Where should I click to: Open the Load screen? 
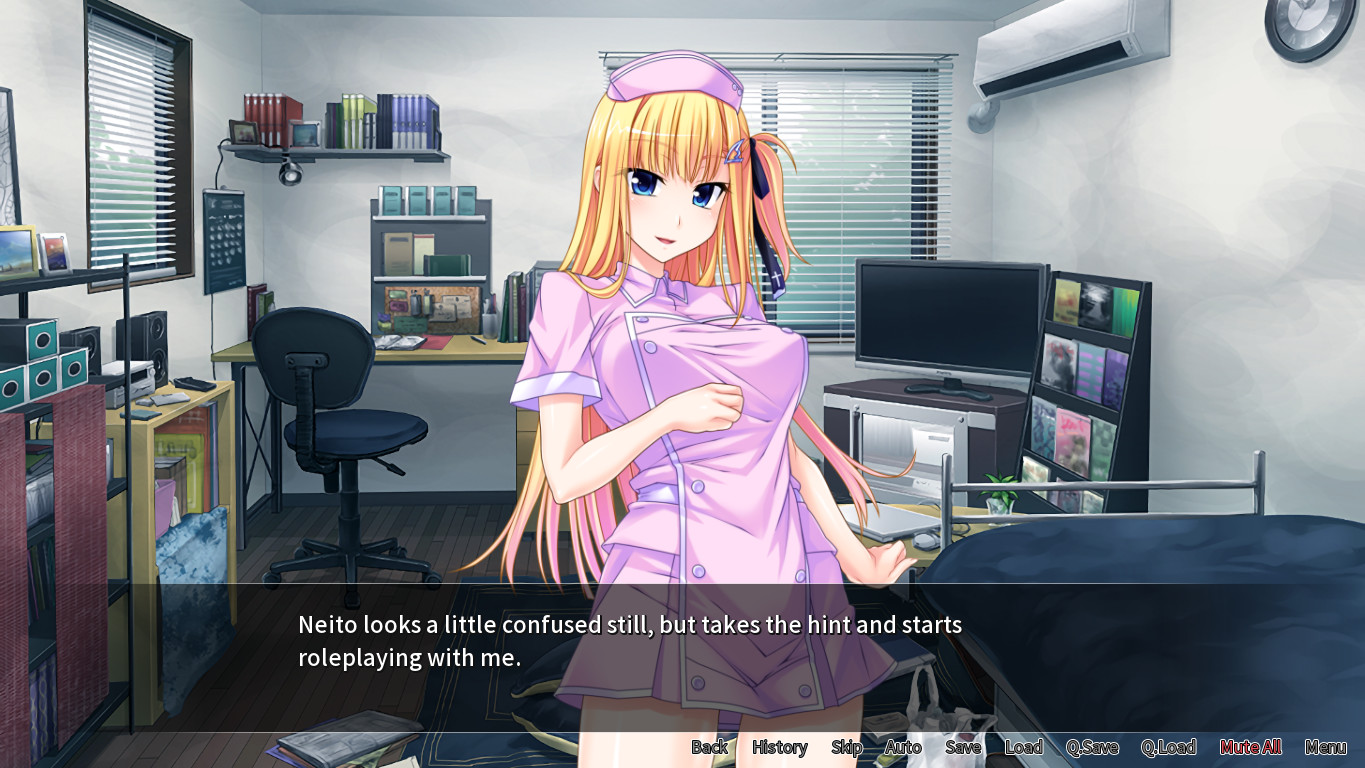pos(1023,747)
